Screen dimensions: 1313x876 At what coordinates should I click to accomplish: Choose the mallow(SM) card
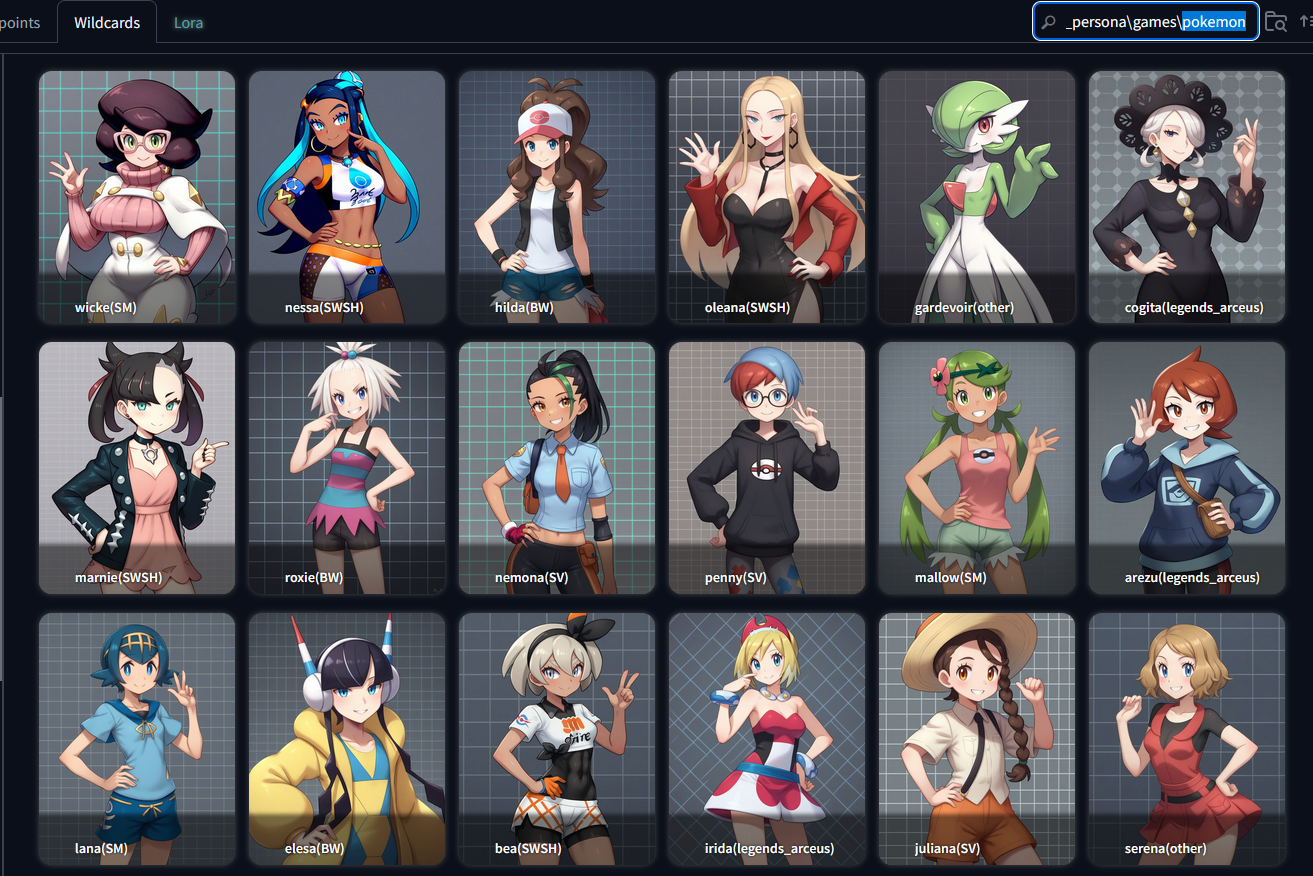click(x=977, y=467)
